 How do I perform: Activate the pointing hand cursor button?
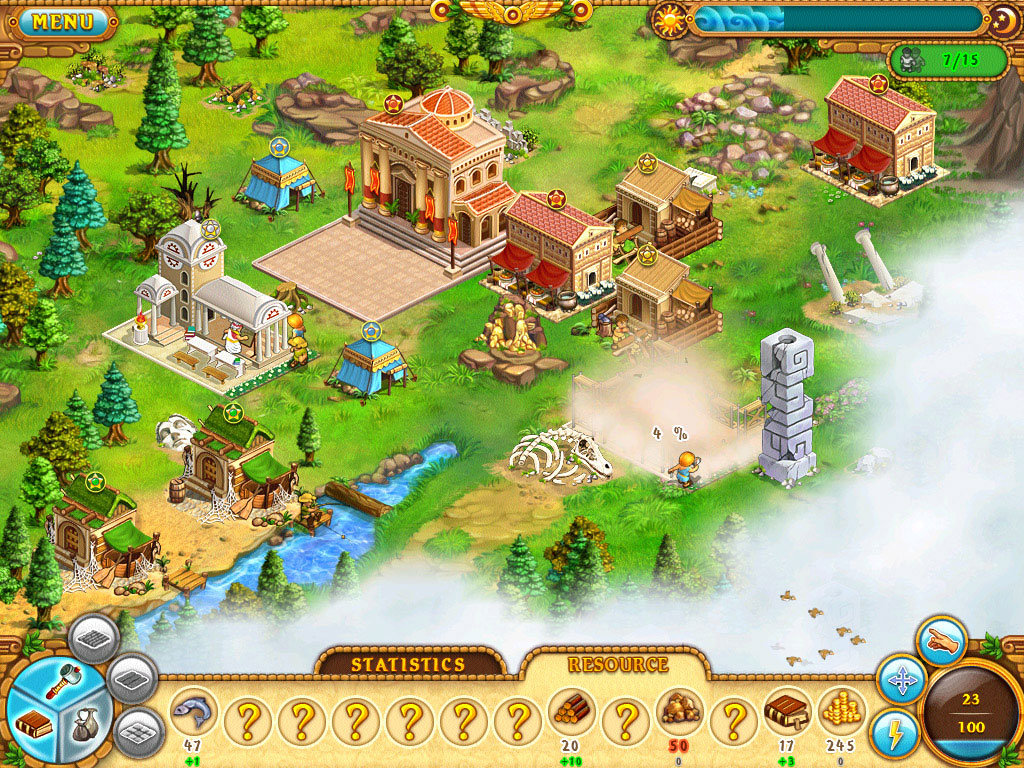tap(941, 641)
